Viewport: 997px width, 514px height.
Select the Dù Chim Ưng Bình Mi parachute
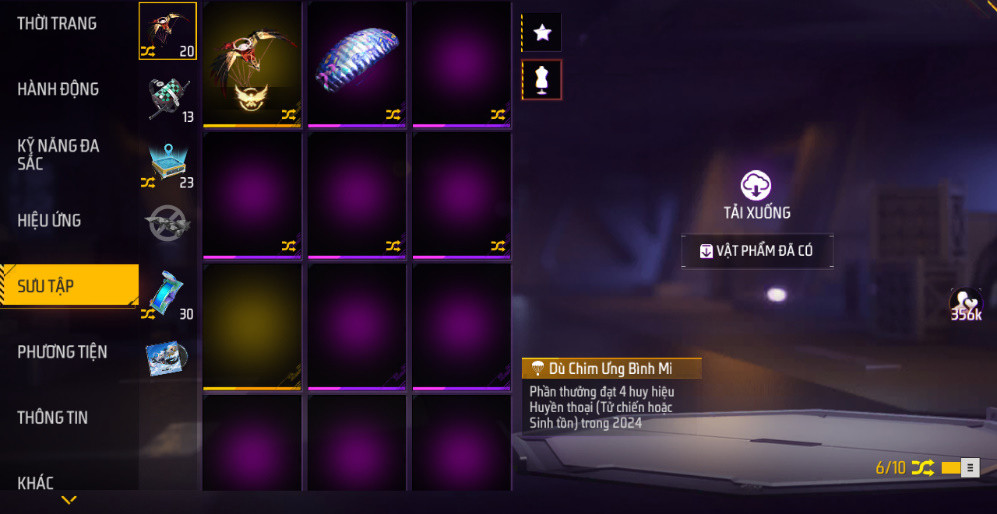[x=252, y=64]
